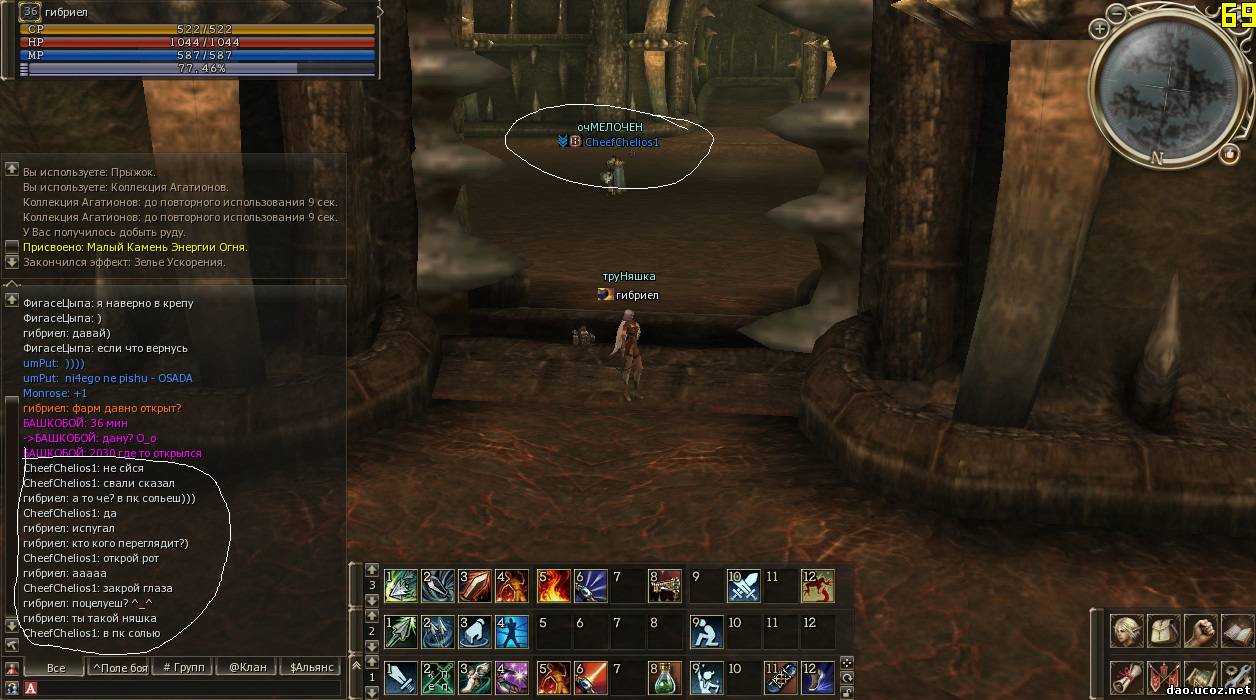Use the green potion in hotbar slot 8

coord(665,678)
